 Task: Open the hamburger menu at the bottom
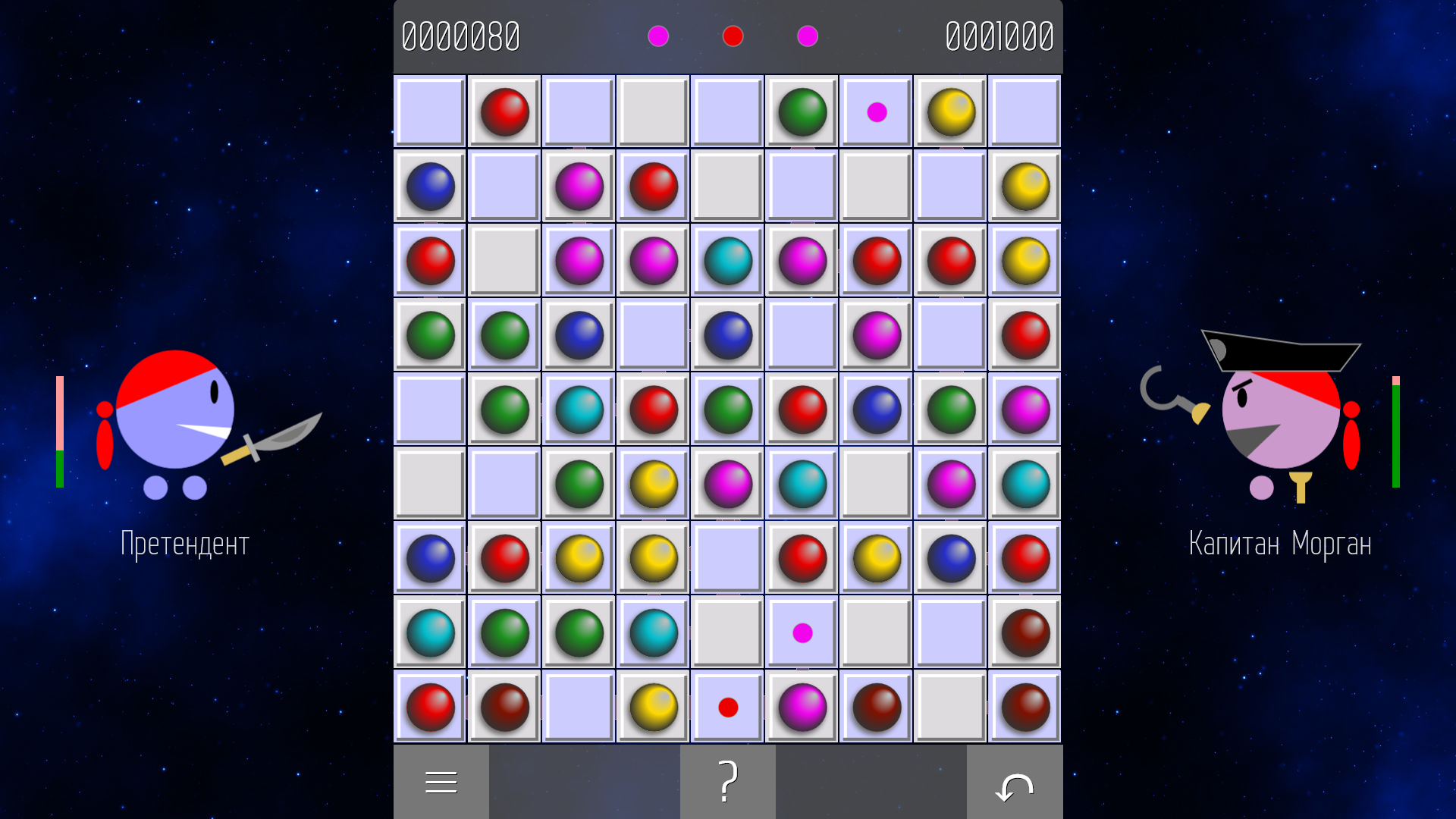pos(441,780)
